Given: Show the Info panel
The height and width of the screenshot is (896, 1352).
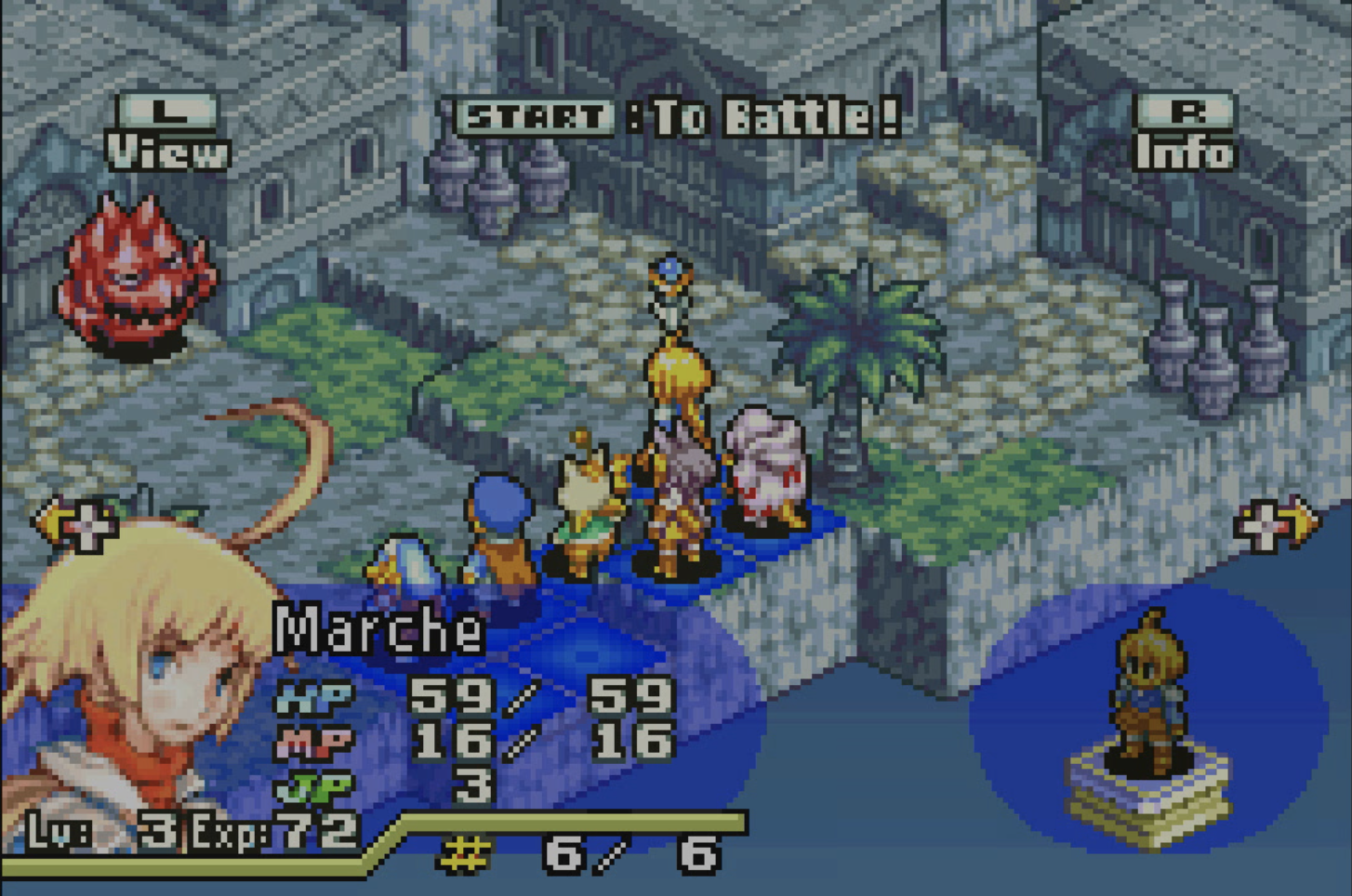Looking at the screenshot, I should click(1185, 133).
